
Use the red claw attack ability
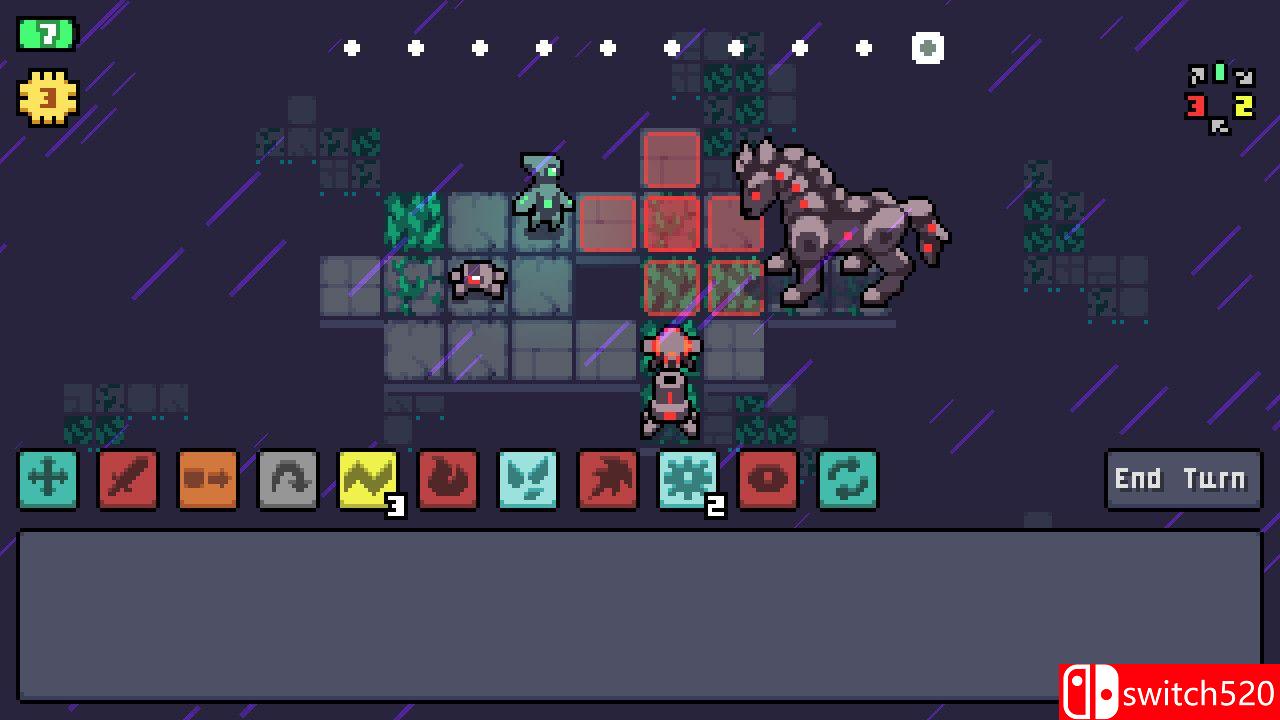click(x=608, y=480)
